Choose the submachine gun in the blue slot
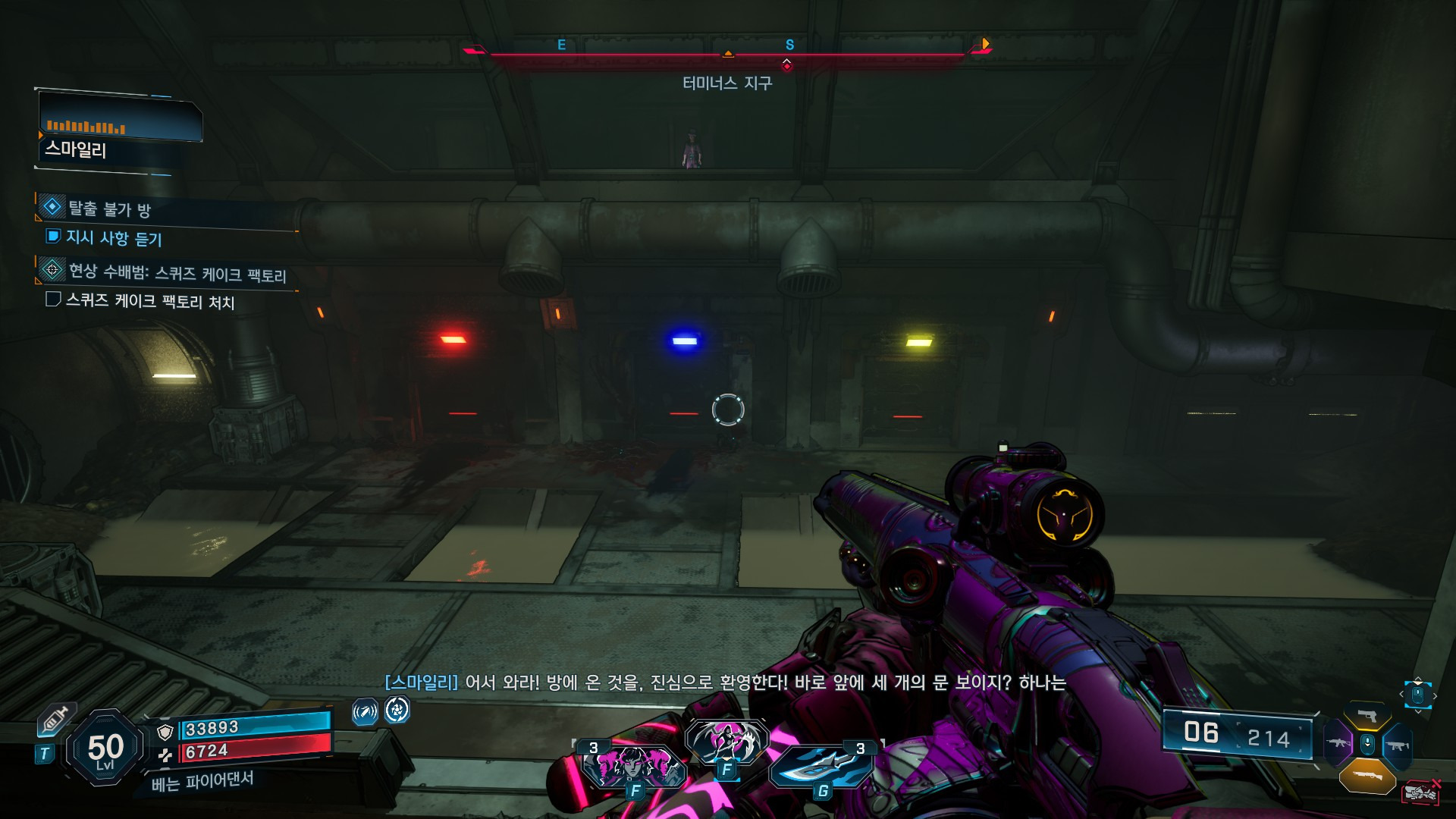The width and height of the screenshot is (1456, 819). pos(1397,746)
